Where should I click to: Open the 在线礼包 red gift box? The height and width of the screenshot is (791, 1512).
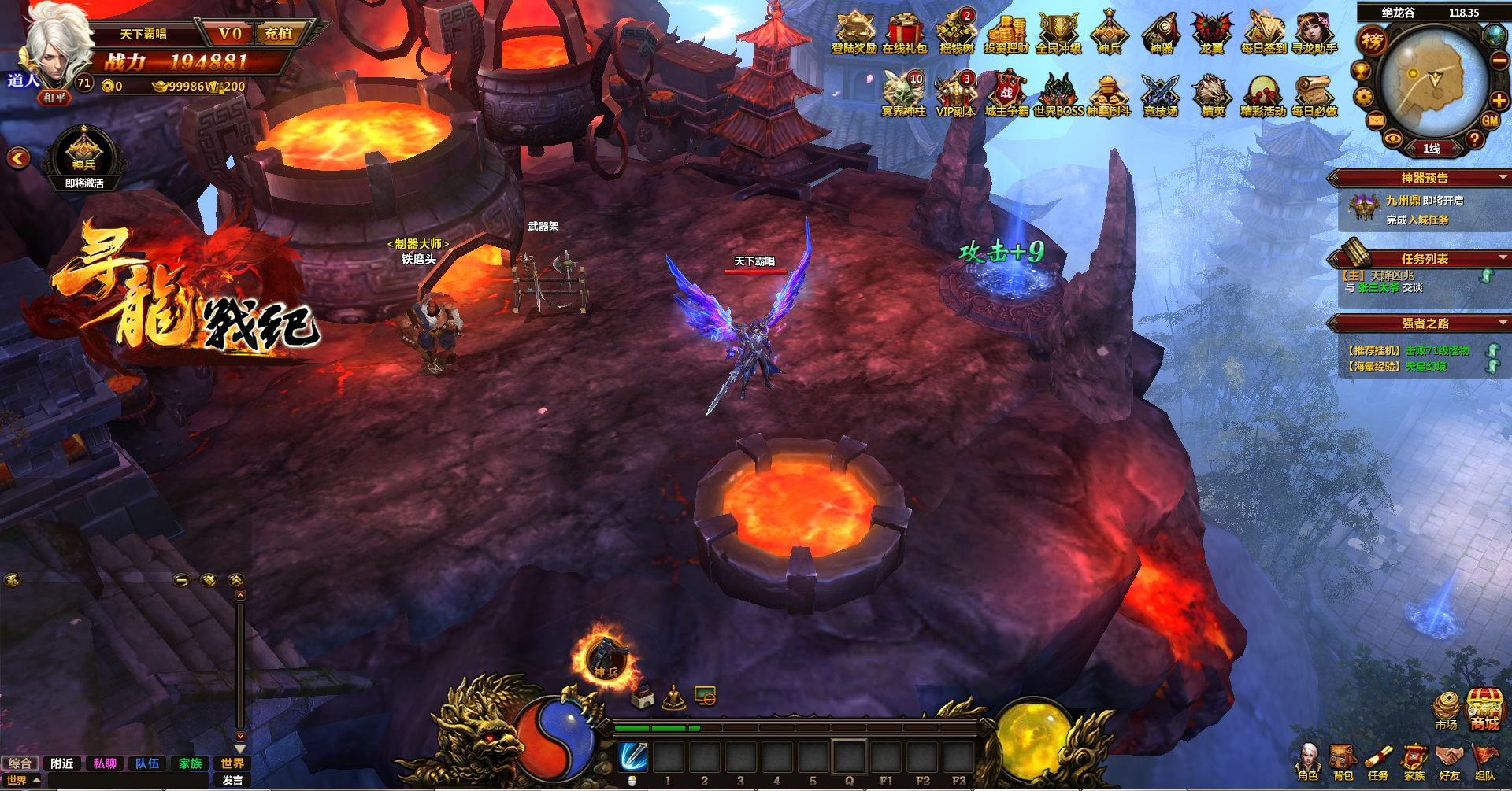tap(904, 31)
